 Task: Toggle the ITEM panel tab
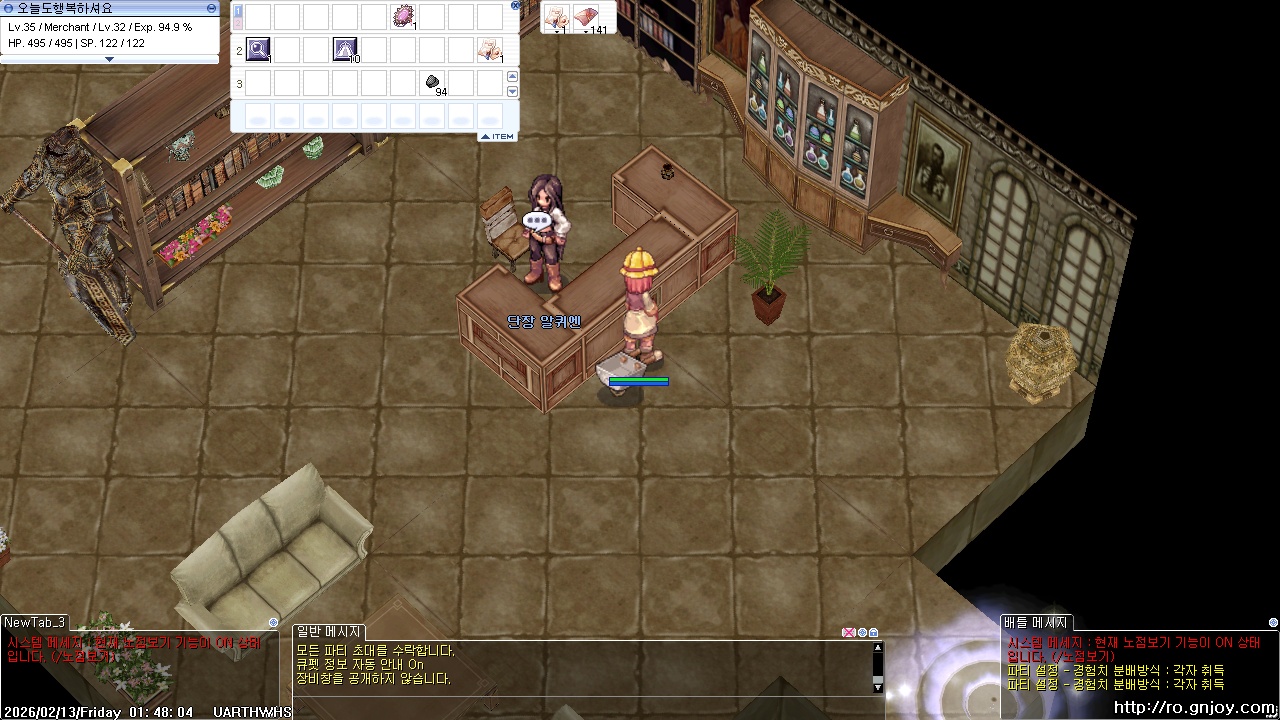click(x=497, y=136)
